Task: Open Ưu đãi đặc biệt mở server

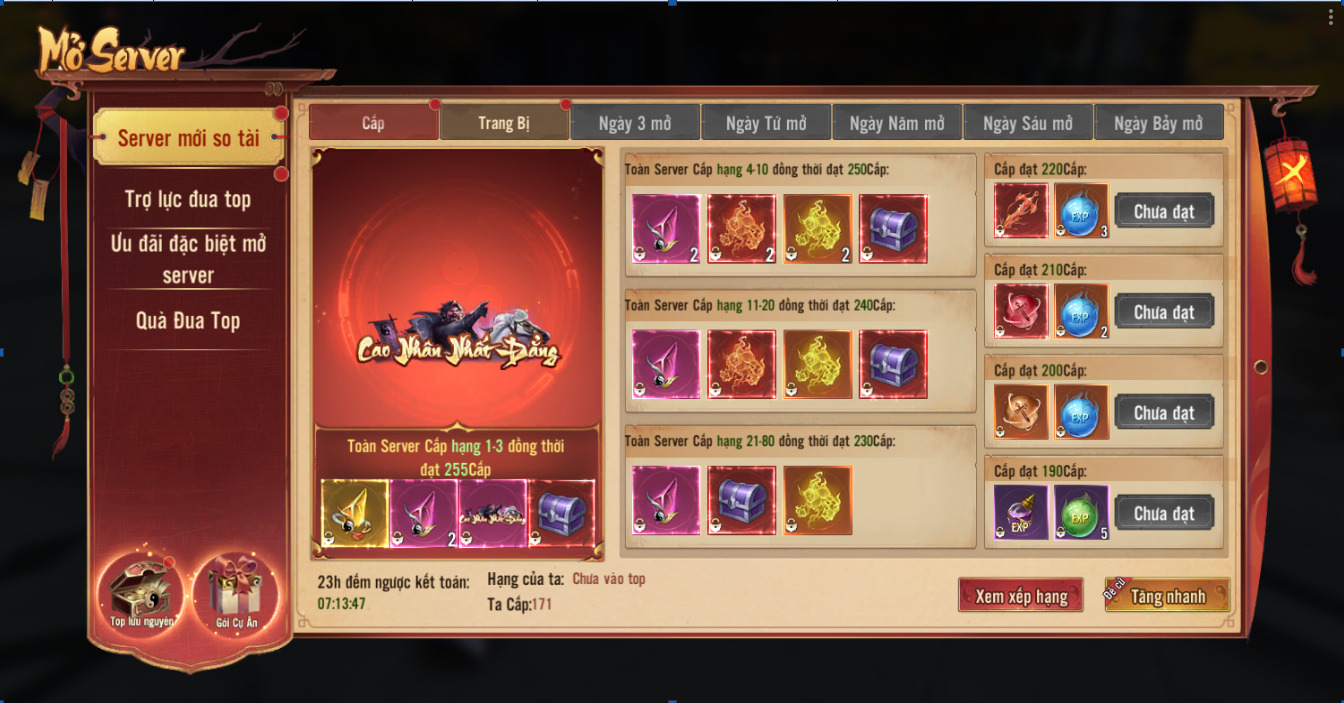Action: pyautogui.click(x=188, y=258)
